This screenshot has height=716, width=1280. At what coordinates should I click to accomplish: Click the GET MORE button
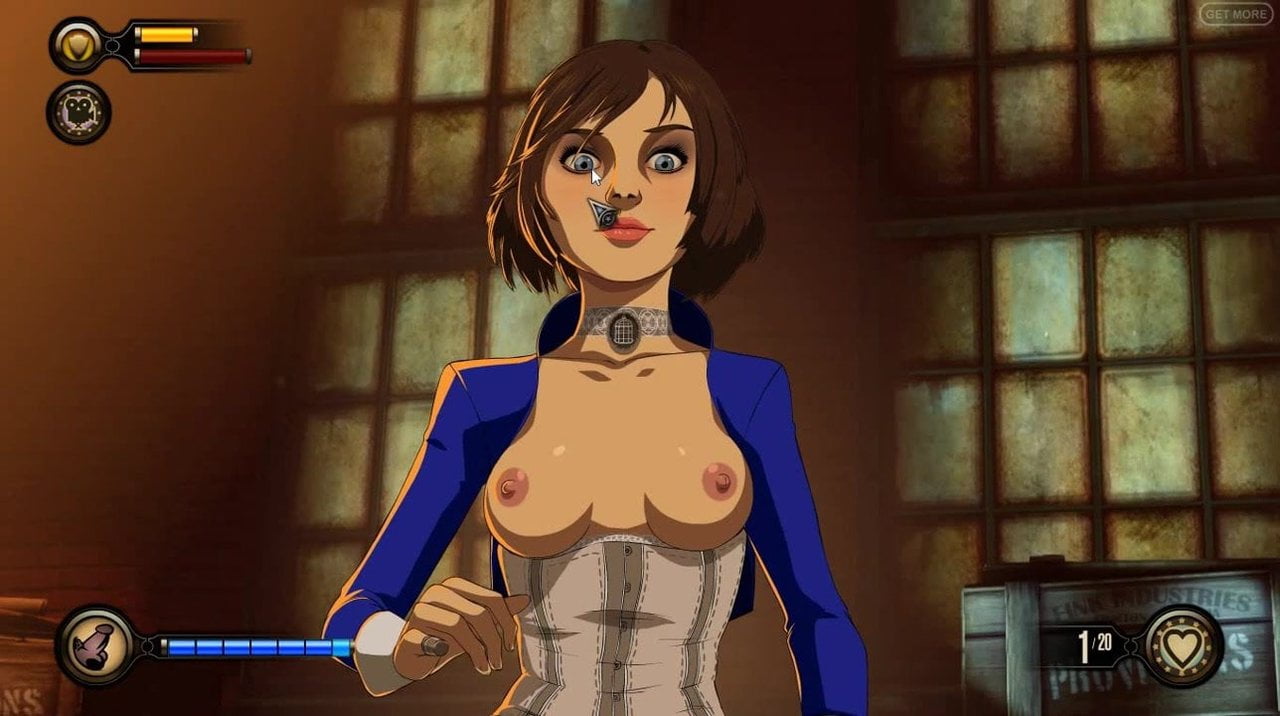pos(1236,14)
